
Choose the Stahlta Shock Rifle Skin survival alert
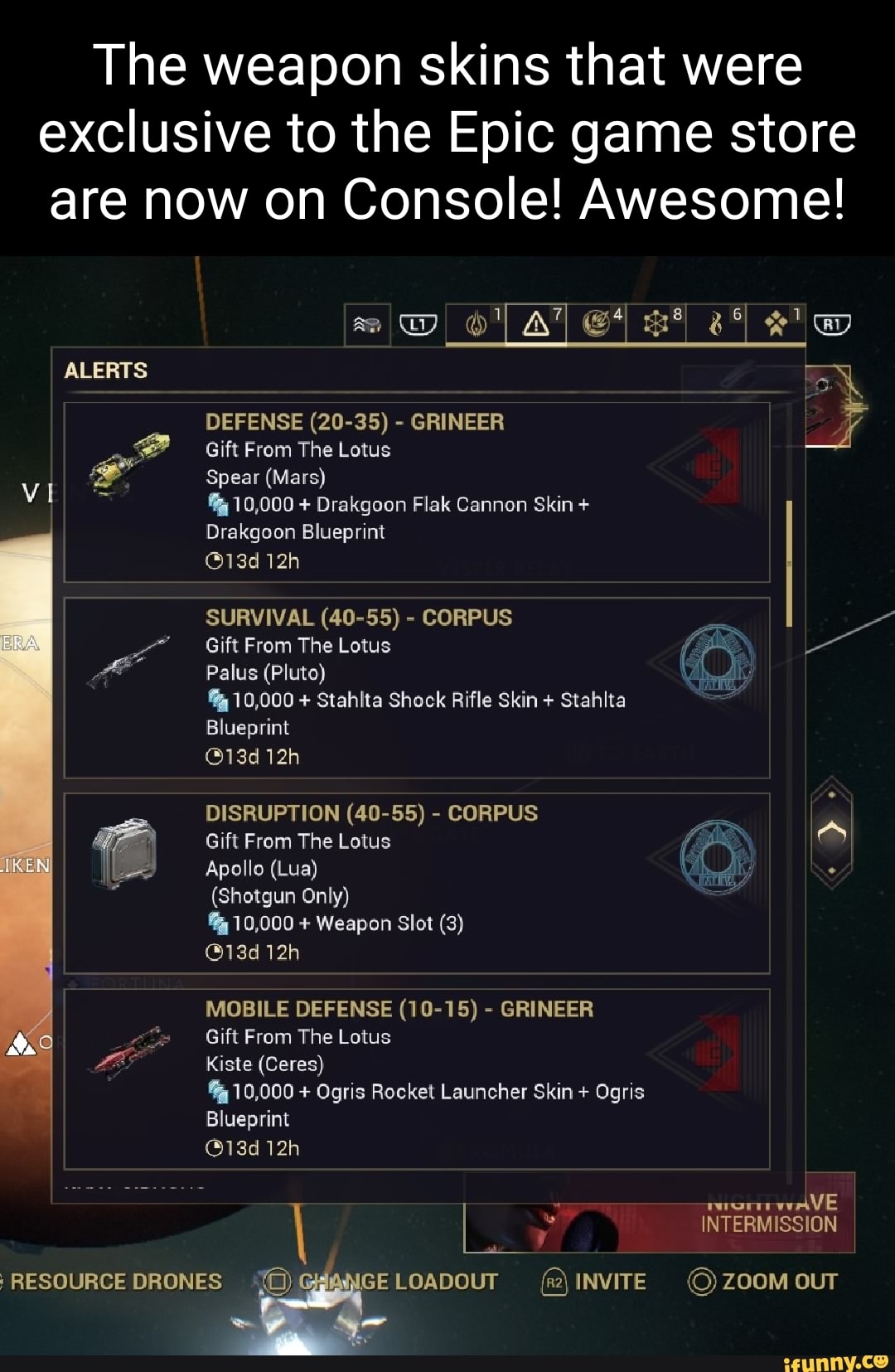417,687
